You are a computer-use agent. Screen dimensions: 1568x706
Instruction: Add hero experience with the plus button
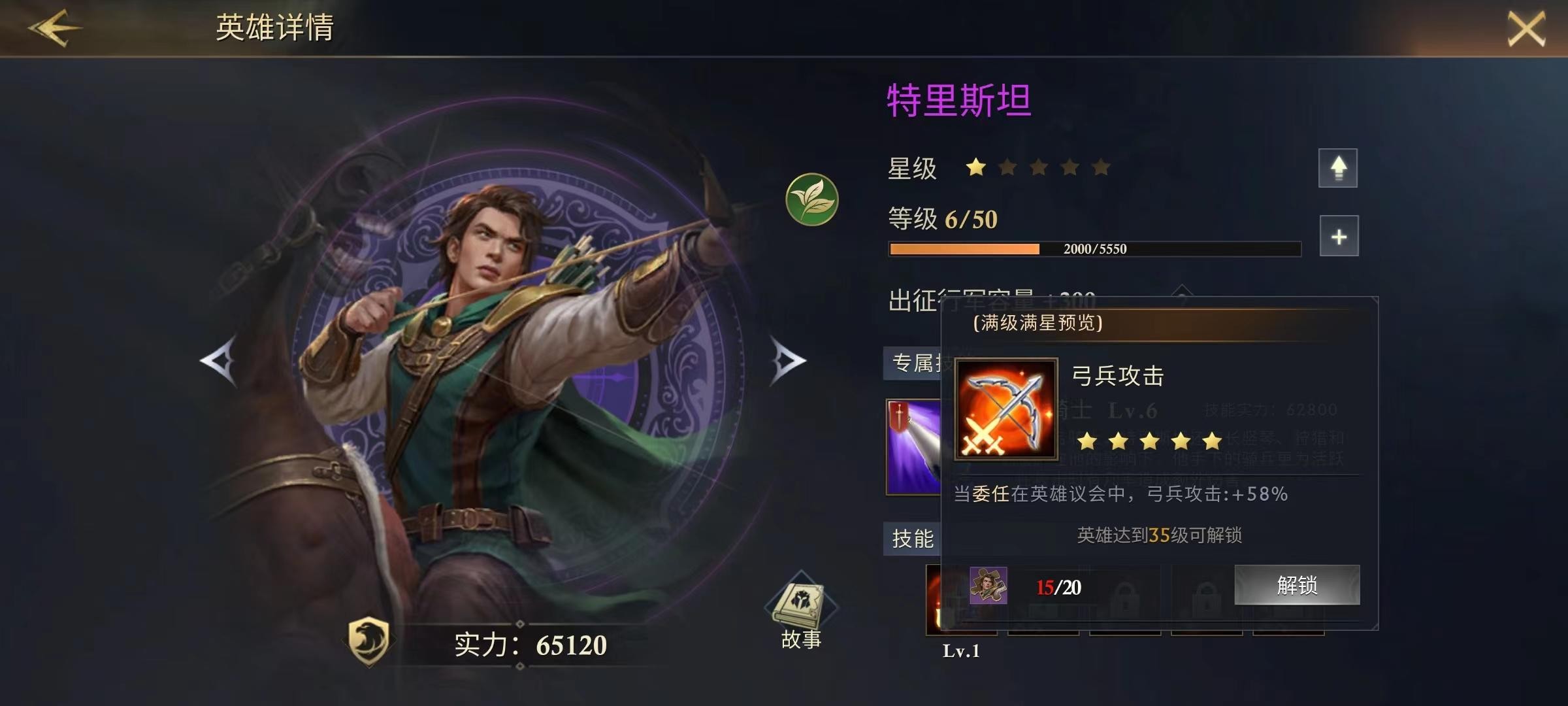1339,236
